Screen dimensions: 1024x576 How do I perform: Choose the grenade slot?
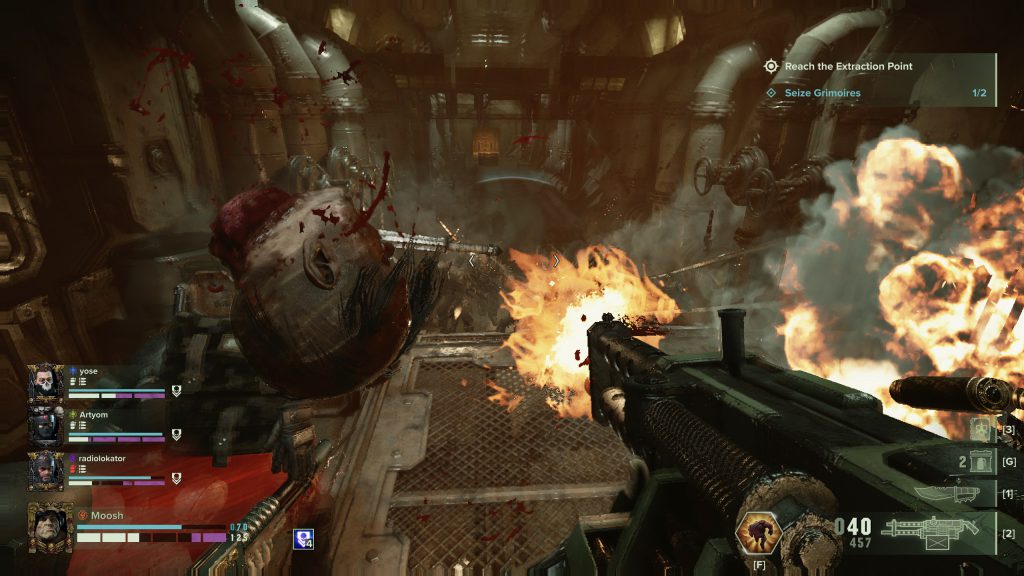pos(980,461)
